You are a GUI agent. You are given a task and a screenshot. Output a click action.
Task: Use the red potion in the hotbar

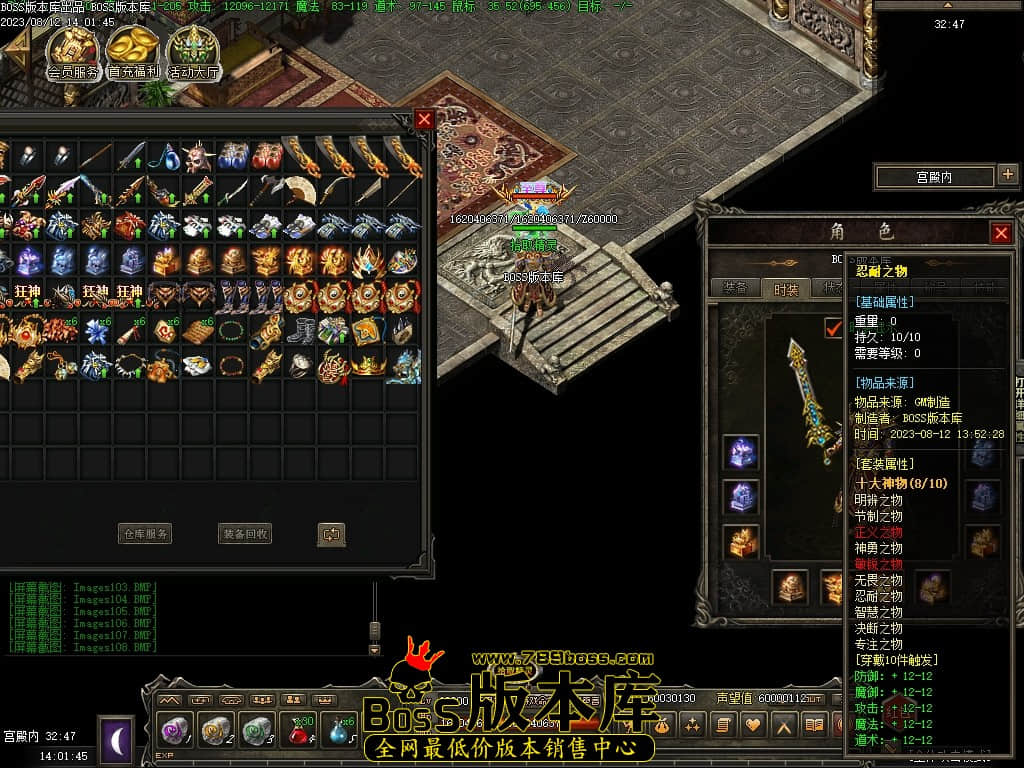(x=298, y=731)
